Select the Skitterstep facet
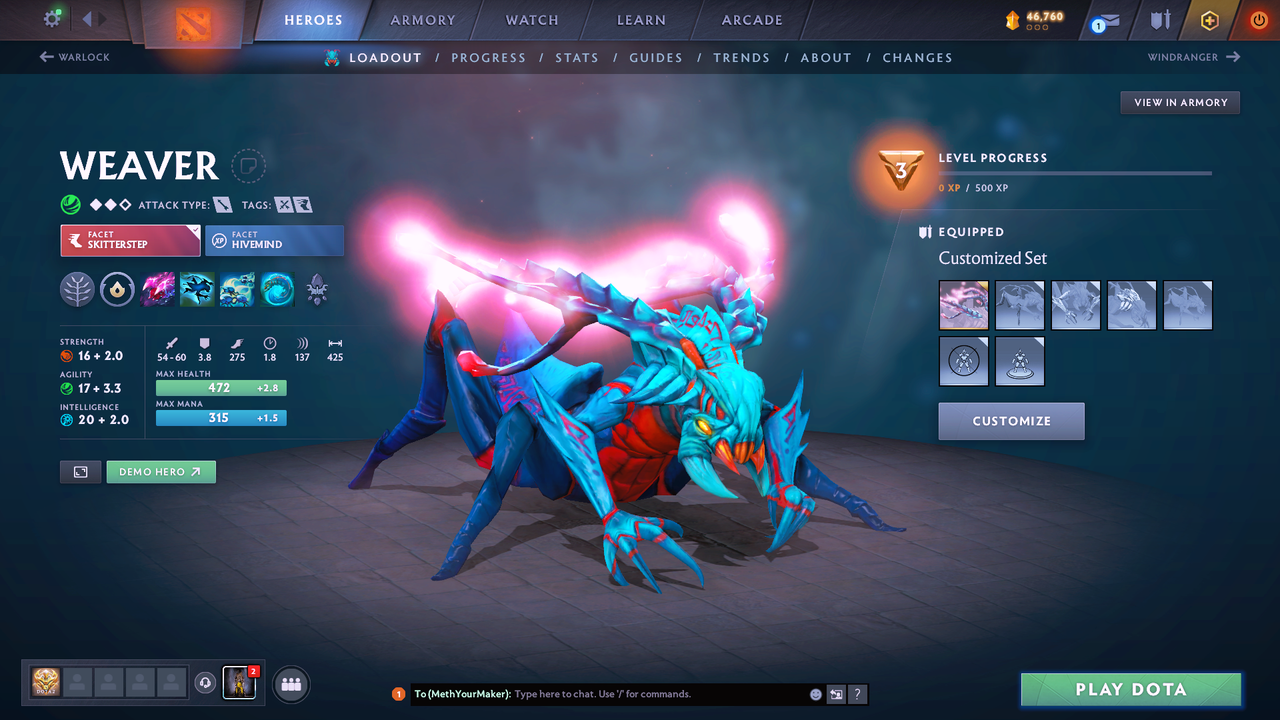 pyautogui.click(x=130, y=240)
